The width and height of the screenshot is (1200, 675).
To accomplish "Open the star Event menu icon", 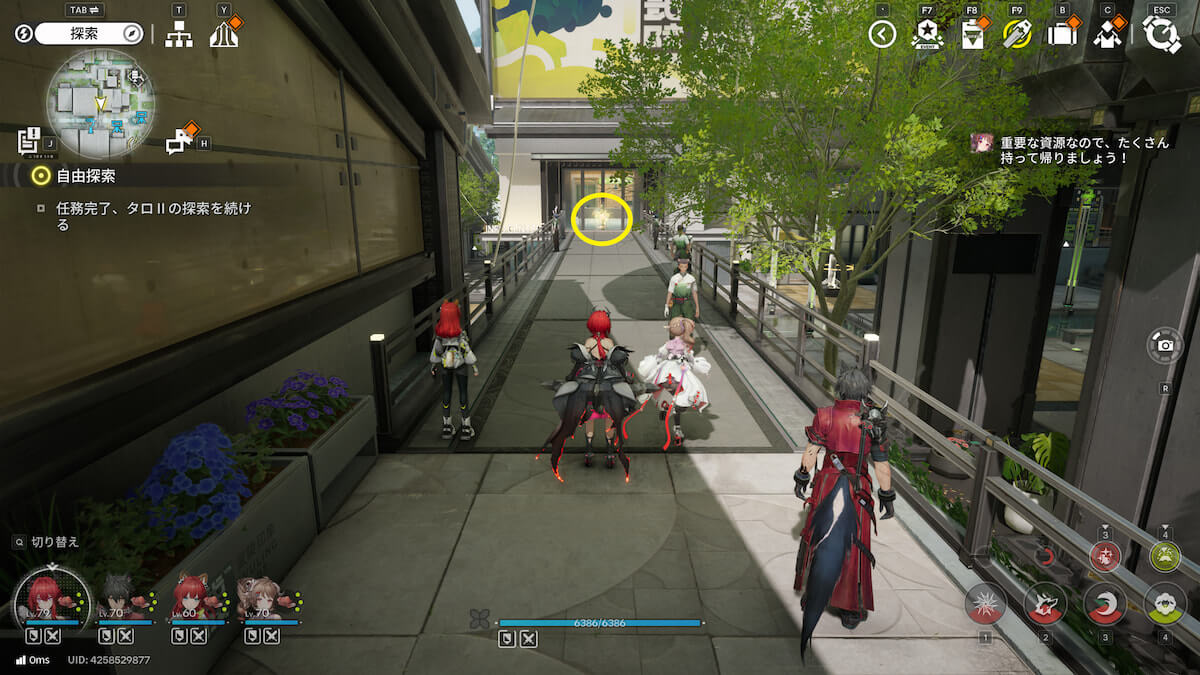I will tap(927, 35).
